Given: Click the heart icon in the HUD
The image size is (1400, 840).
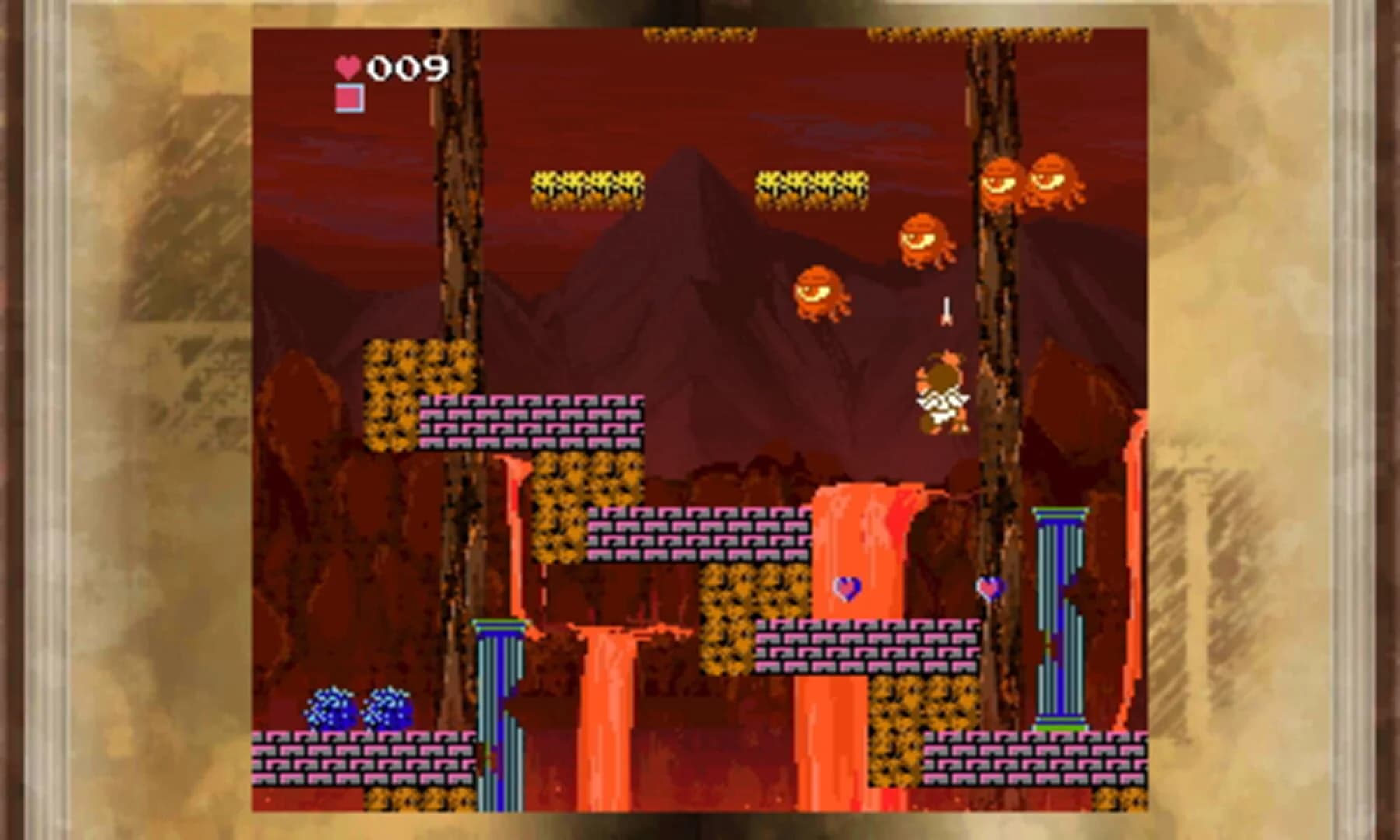Looking at the screenshot, I should pos(349,68).
